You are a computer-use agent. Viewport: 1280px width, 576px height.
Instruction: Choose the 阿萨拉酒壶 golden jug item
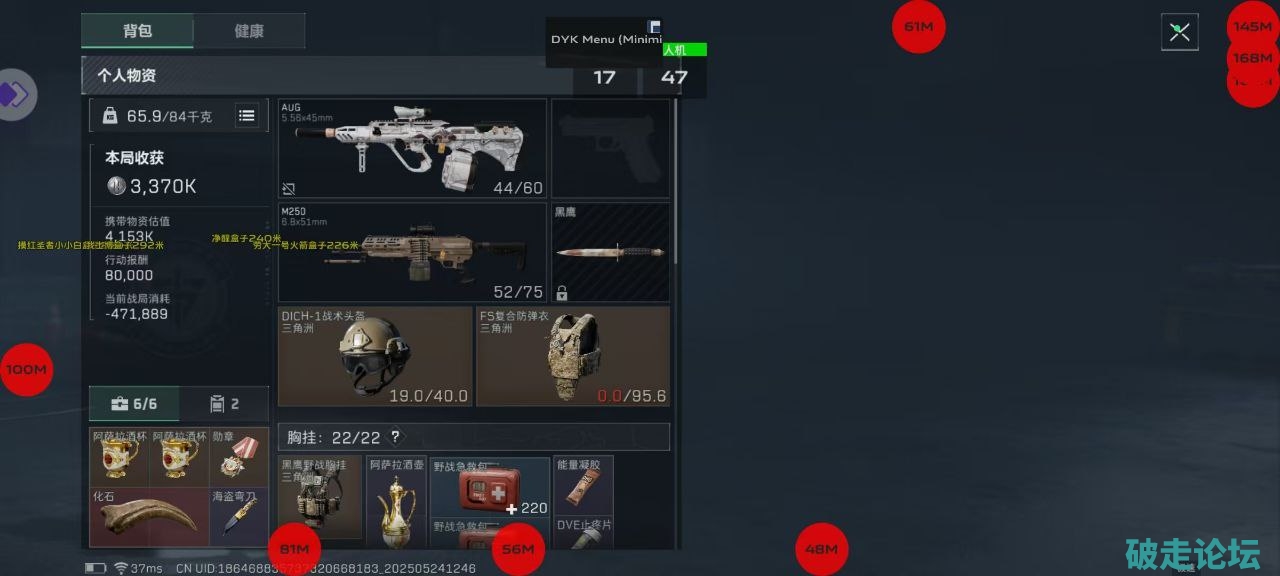click(x=396, y=500)
